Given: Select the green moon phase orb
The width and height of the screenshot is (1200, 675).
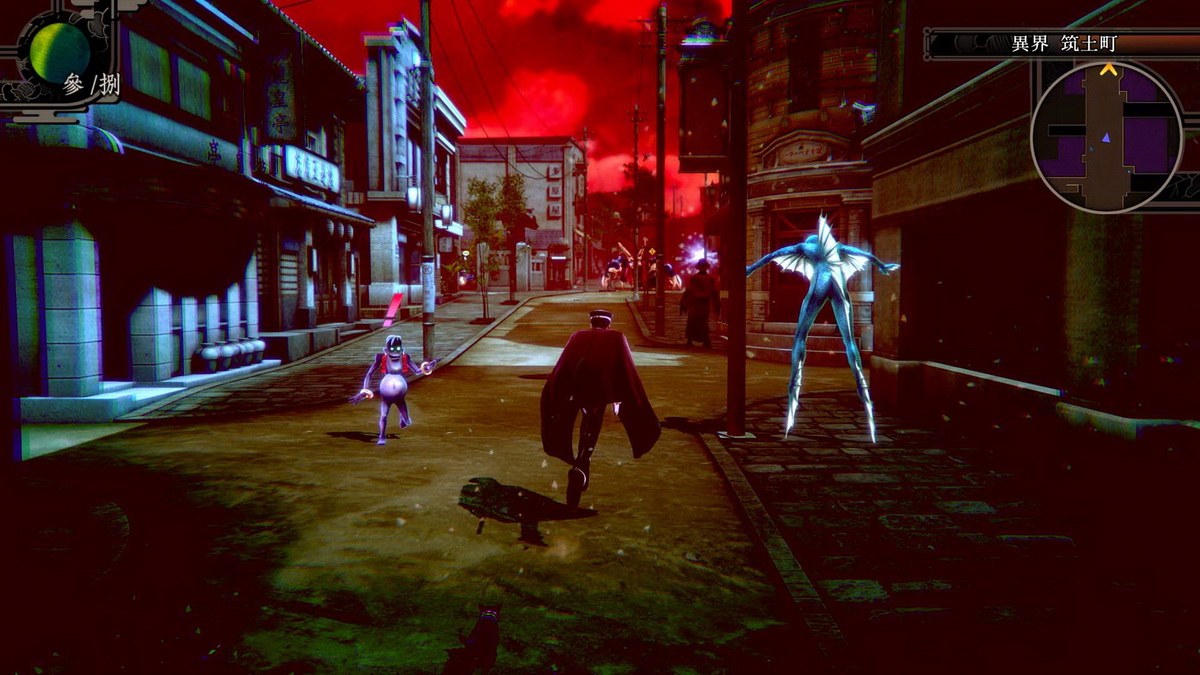Looking at the screenshot, I should 60,51.
